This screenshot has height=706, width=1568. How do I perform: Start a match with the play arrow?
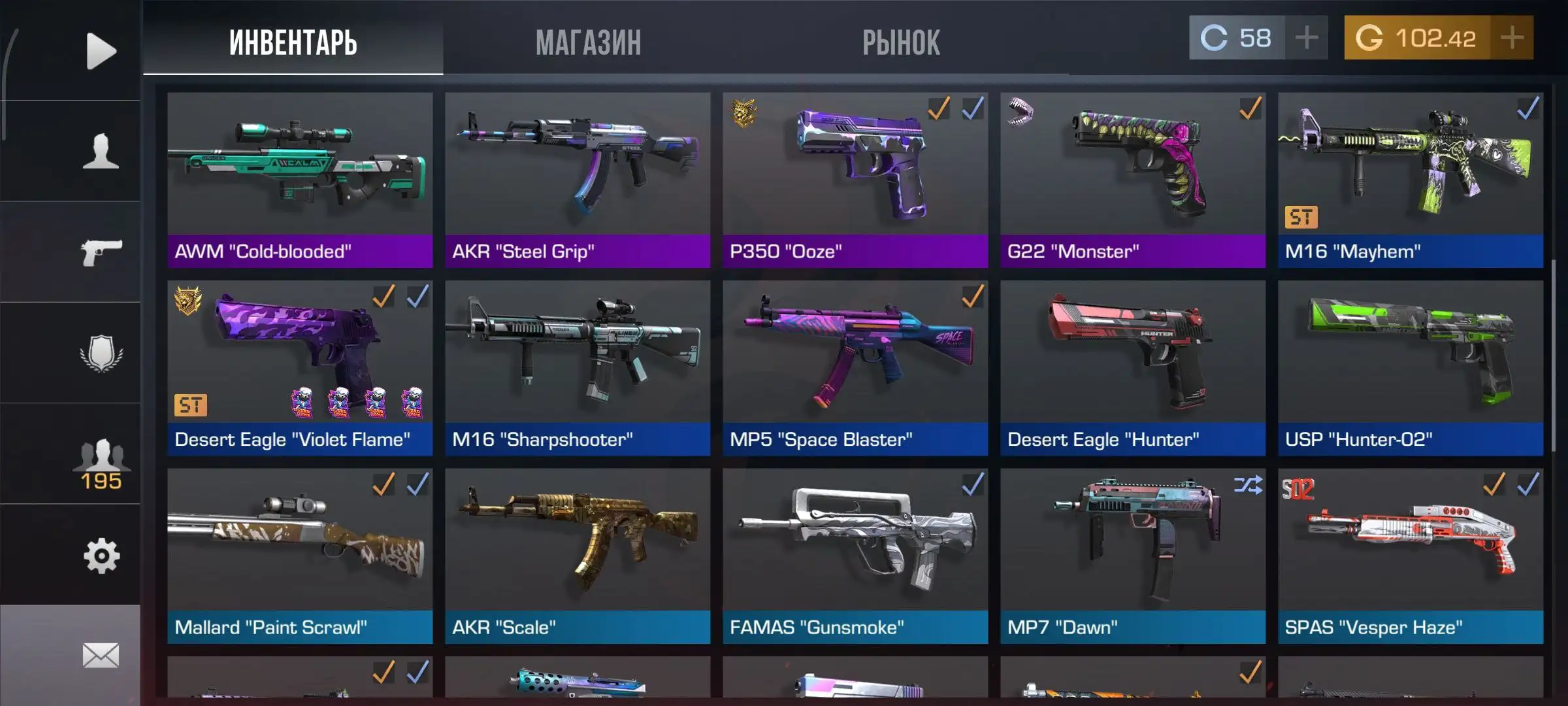tap(101, 51)
